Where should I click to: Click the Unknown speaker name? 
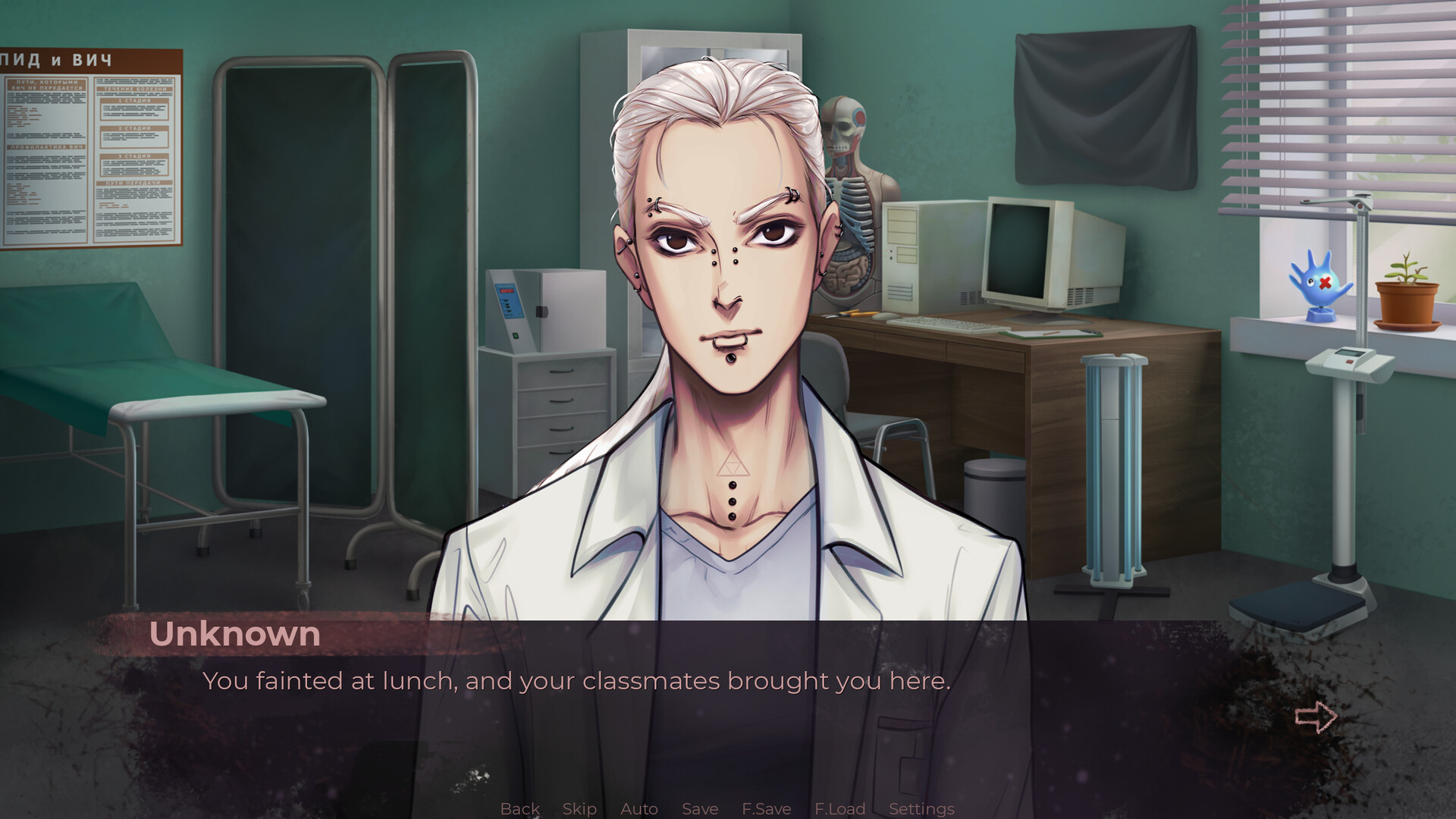(236, 634)
